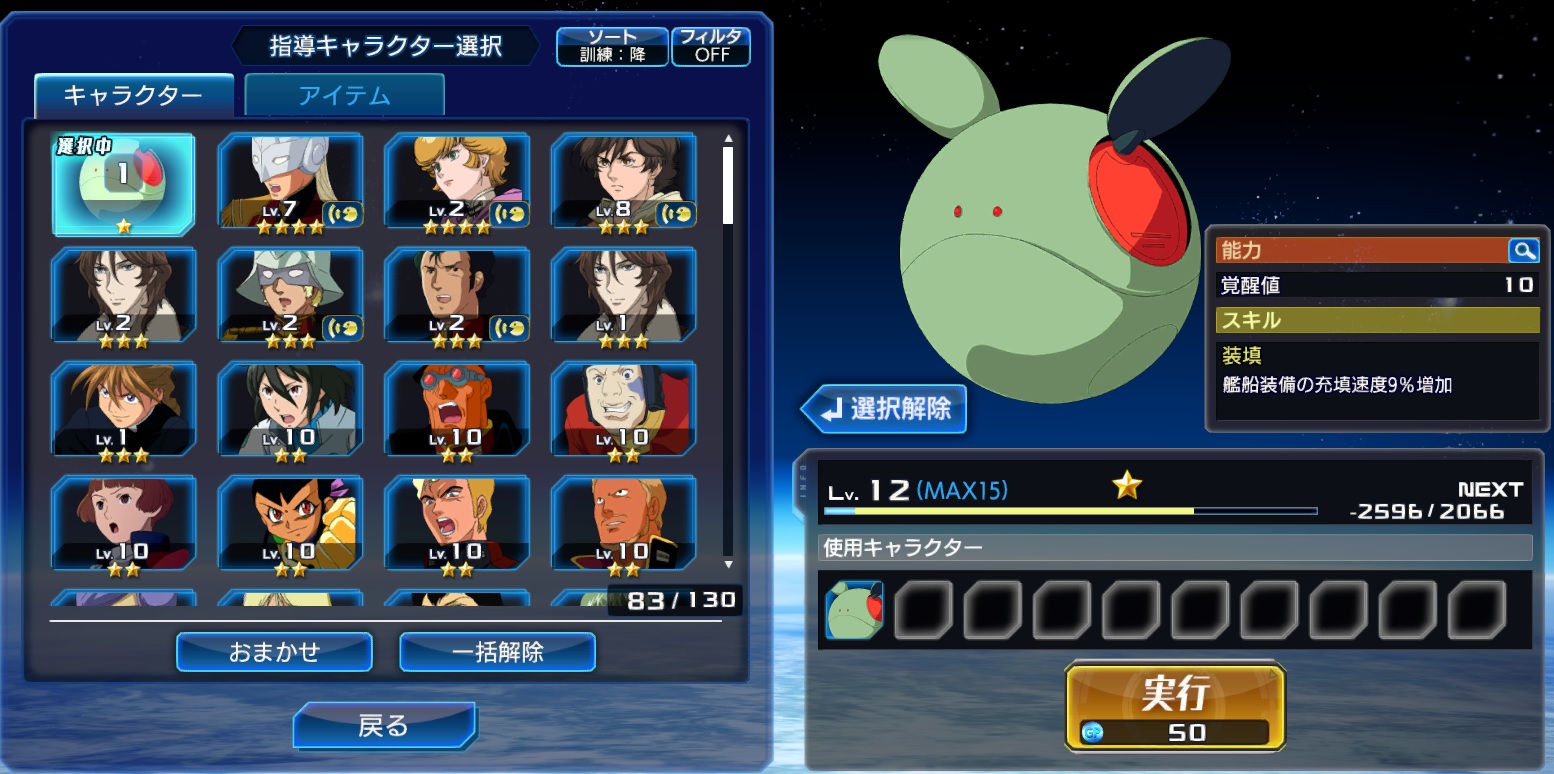Remove Haro from the 使用キャラクター slot
The width and height of the screenshot is (1554, 774).
click(854, 610)
